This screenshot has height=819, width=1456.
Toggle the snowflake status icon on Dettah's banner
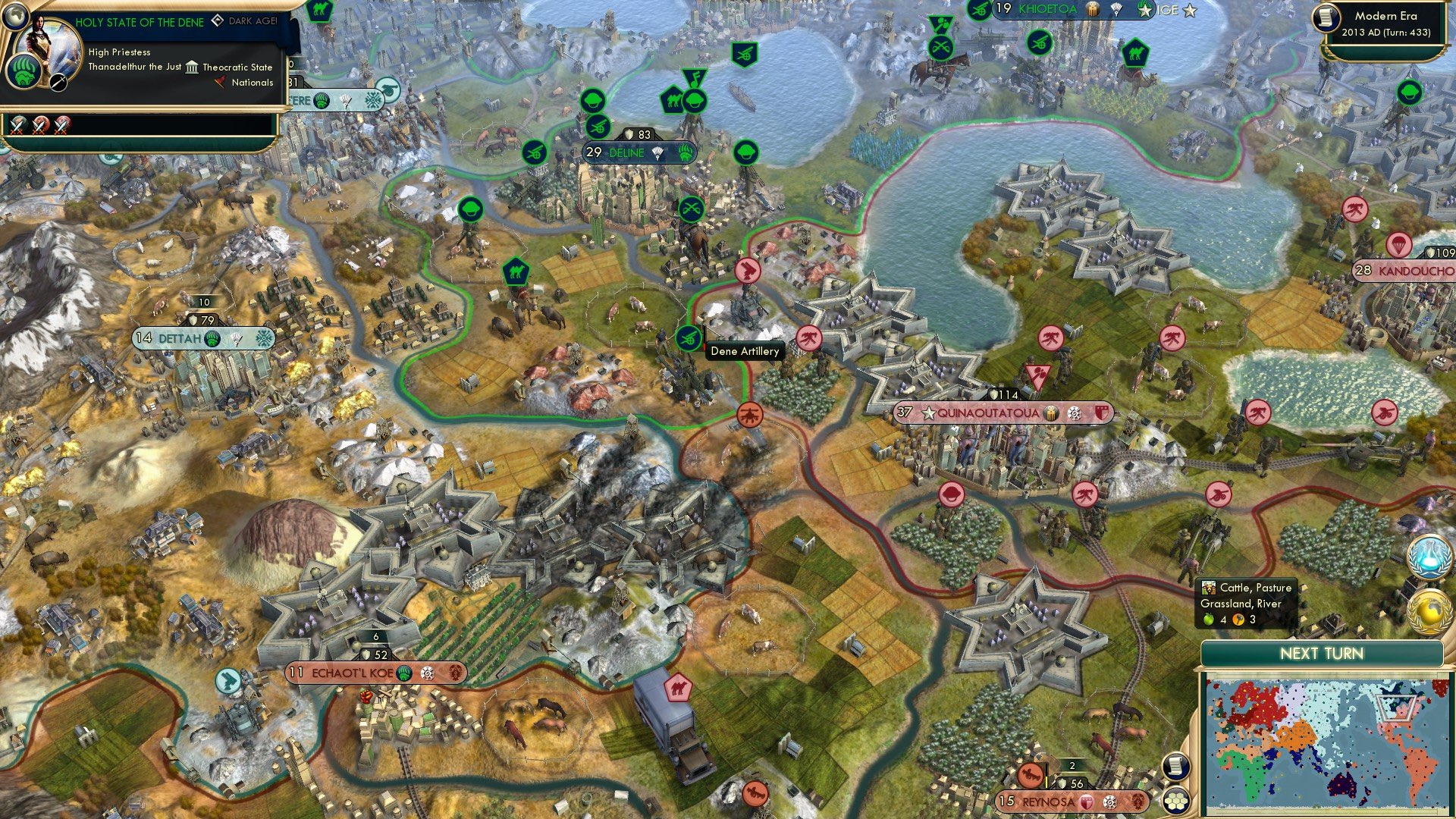point(262,339)
